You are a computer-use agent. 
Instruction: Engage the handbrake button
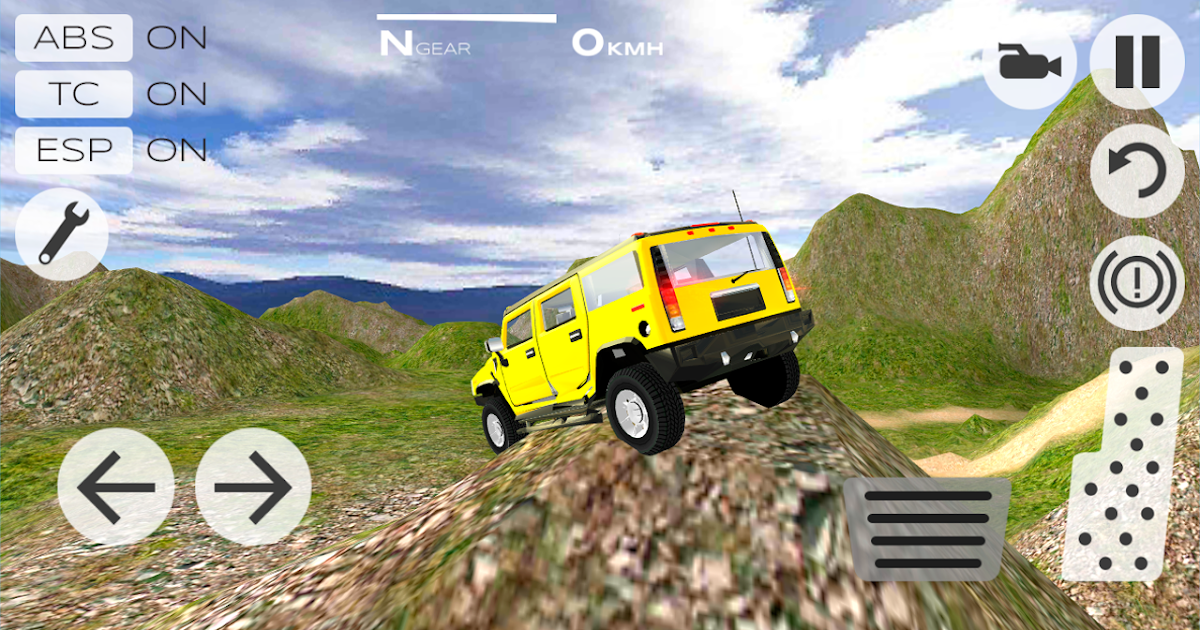1137,282
